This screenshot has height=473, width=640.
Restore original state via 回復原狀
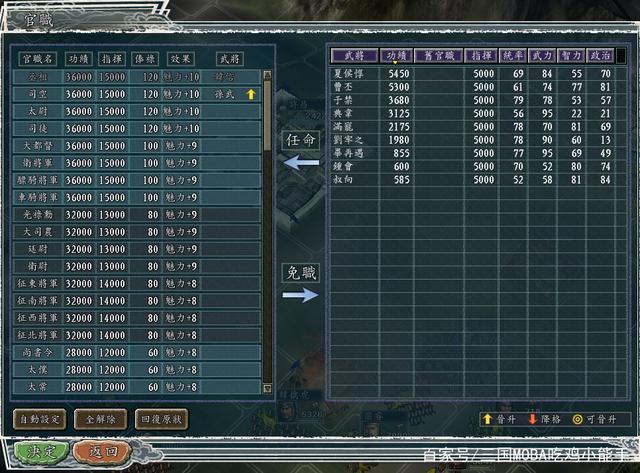(x=160, y=419)
